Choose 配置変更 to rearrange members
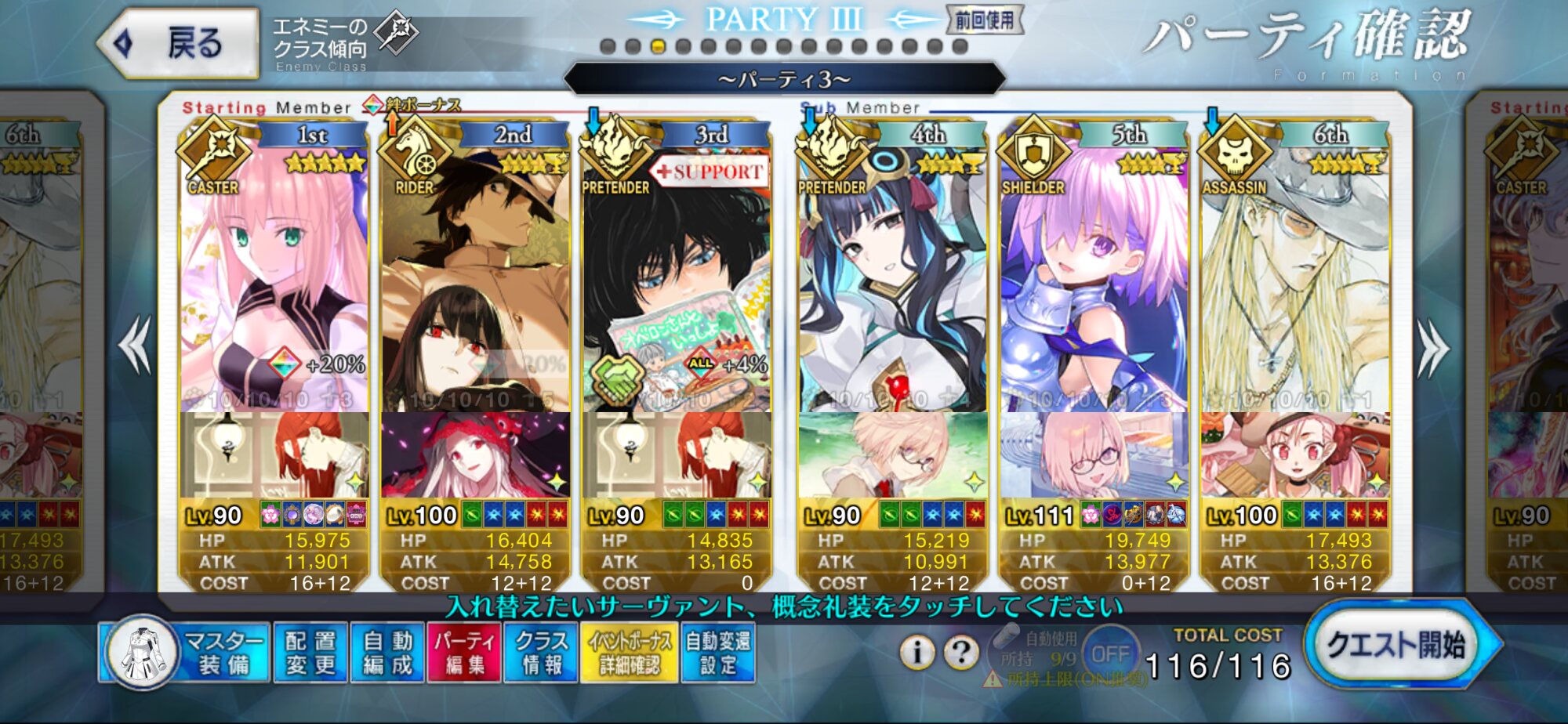Image resolution: width=1568 pixels, height=724 pixels. click(310, 653)
